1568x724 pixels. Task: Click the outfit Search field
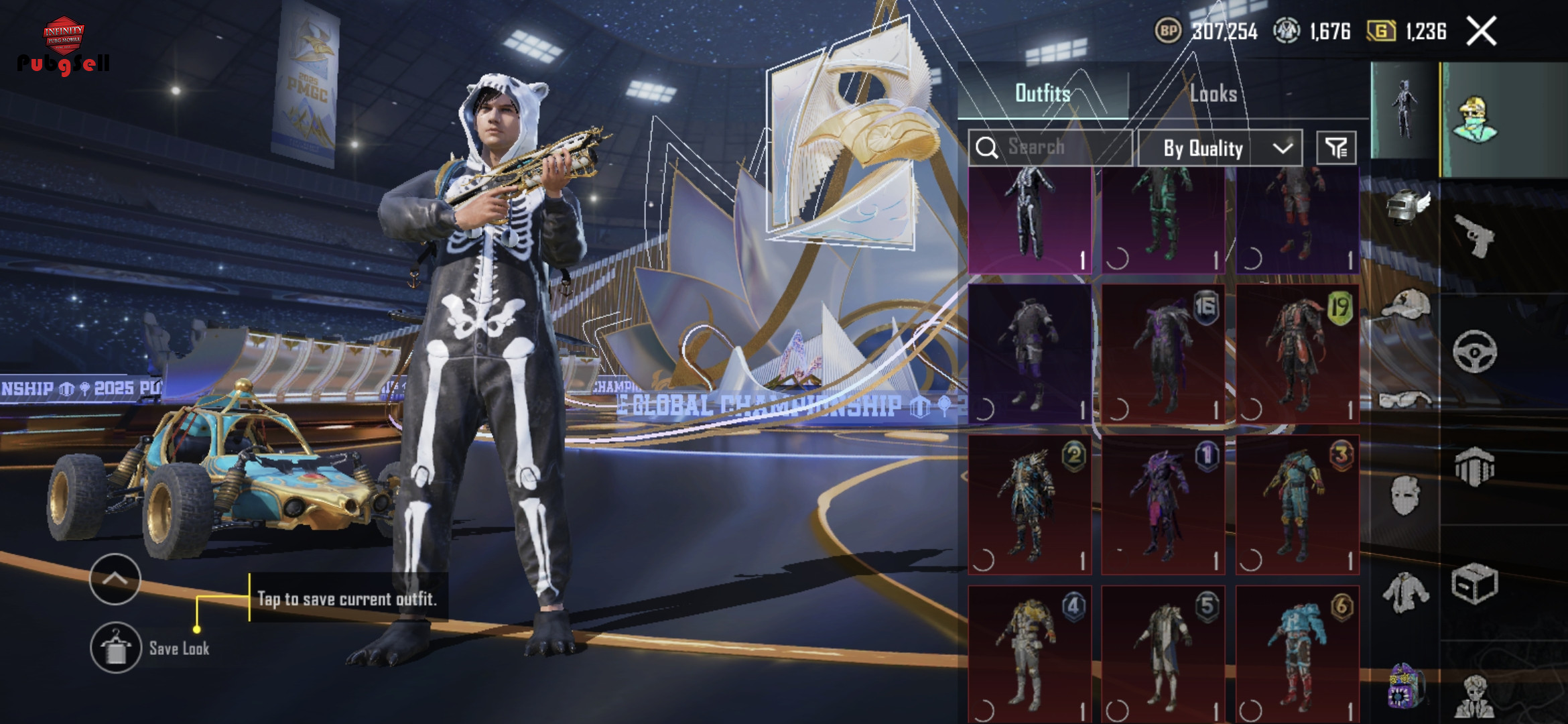tap(1051, 147)
